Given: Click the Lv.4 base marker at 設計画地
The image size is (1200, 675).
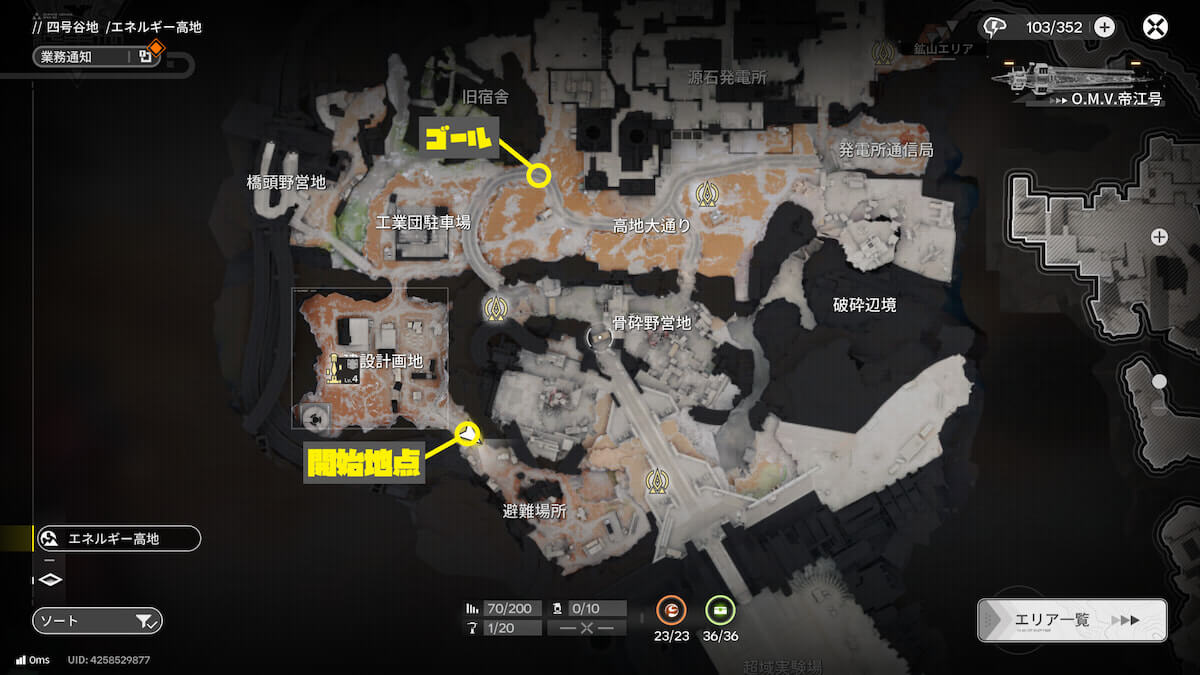Looking at the screenshot, I should pos(343,367).
